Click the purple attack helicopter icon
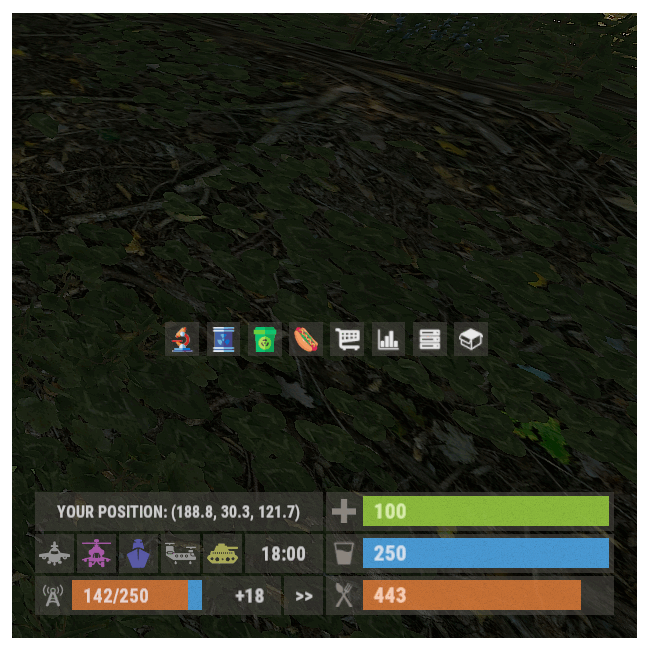This screenshot has width=650, height=650. 97,553
